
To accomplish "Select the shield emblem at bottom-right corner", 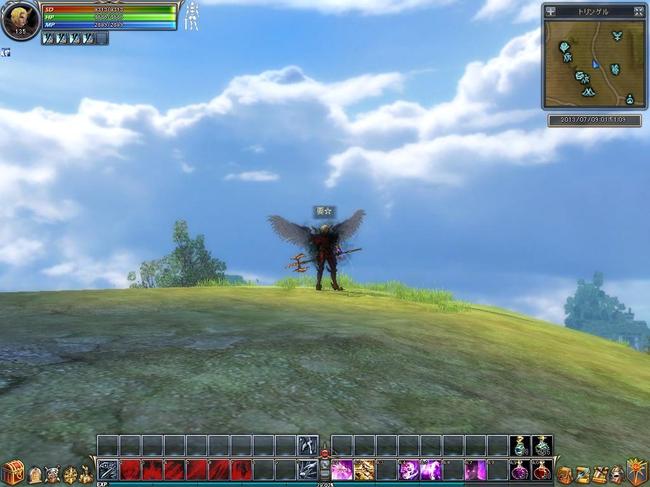I will tap(637, 472).
